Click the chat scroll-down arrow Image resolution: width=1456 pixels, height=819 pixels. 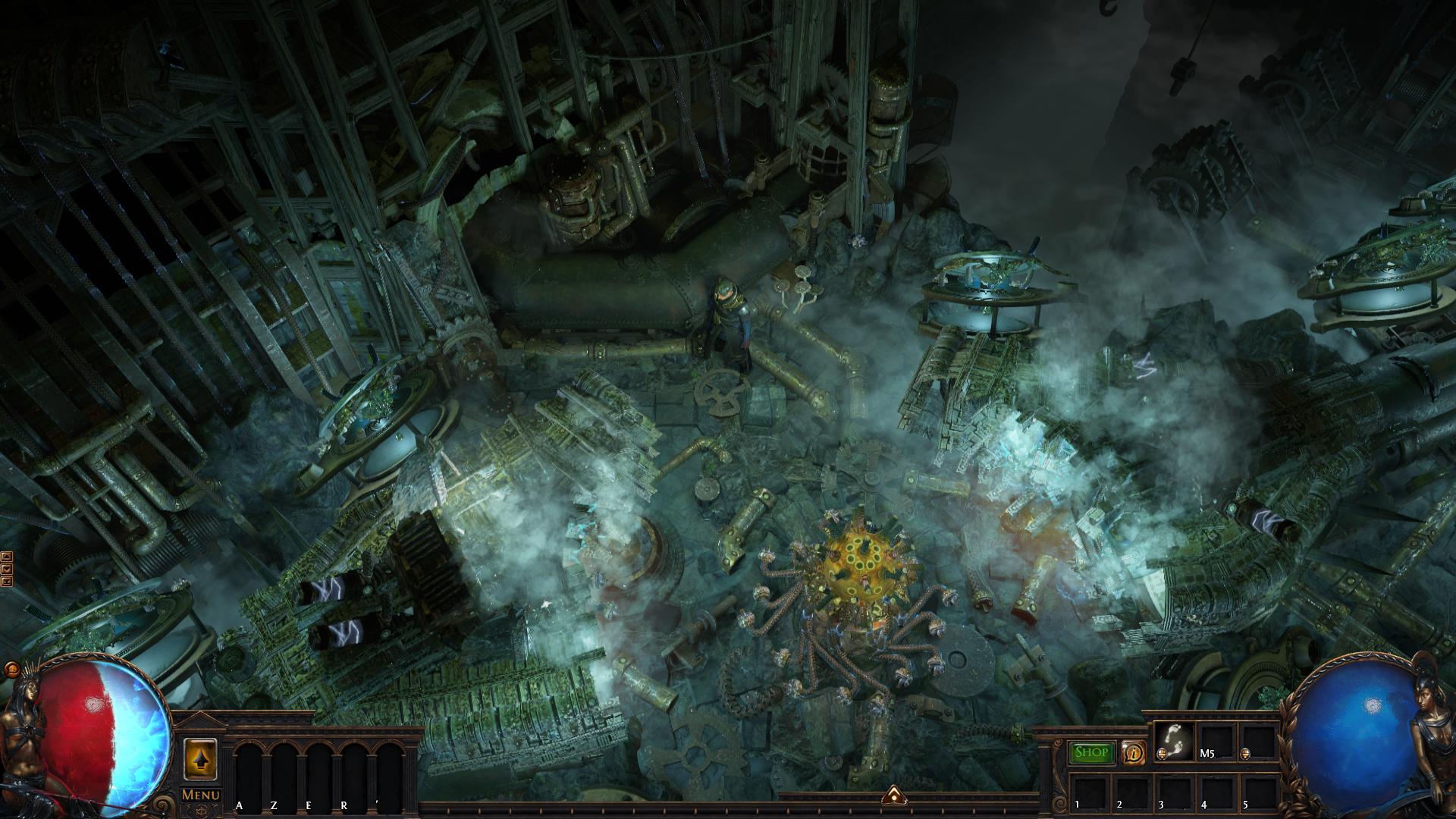(x=7, y=569)
